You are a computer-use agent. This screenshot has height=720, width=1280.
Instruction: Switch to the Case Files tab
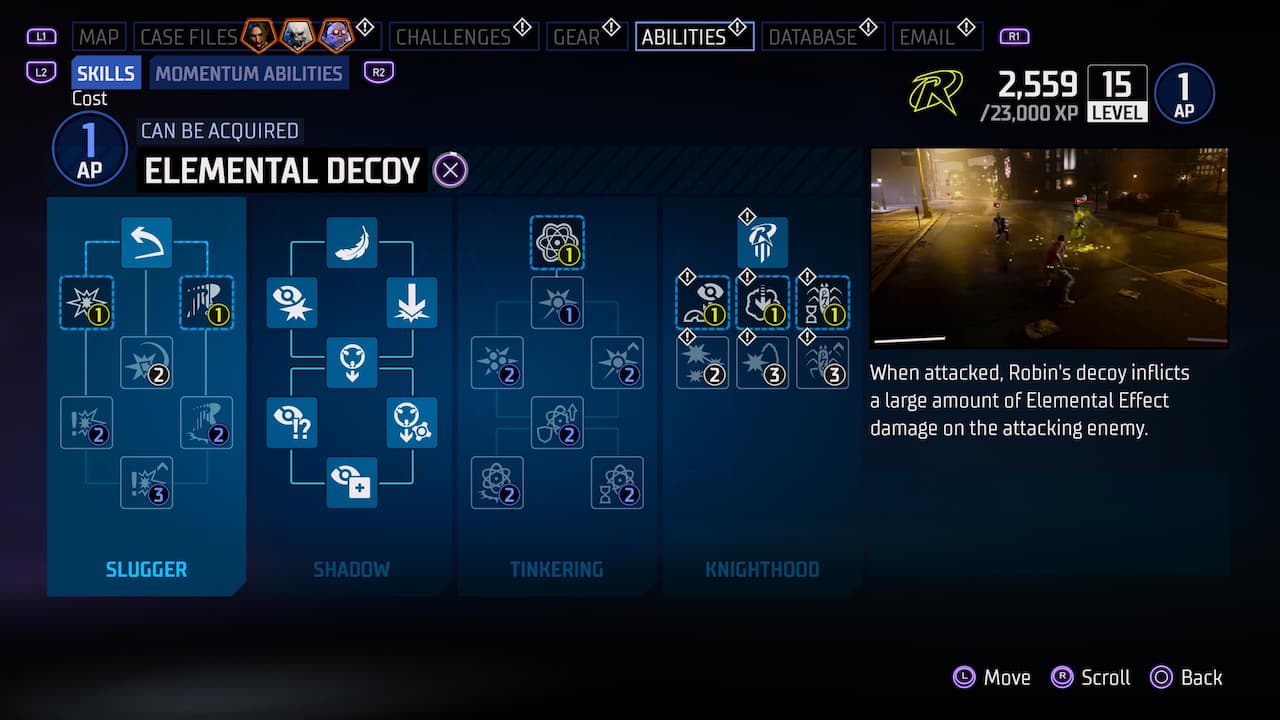pos(189,37)
